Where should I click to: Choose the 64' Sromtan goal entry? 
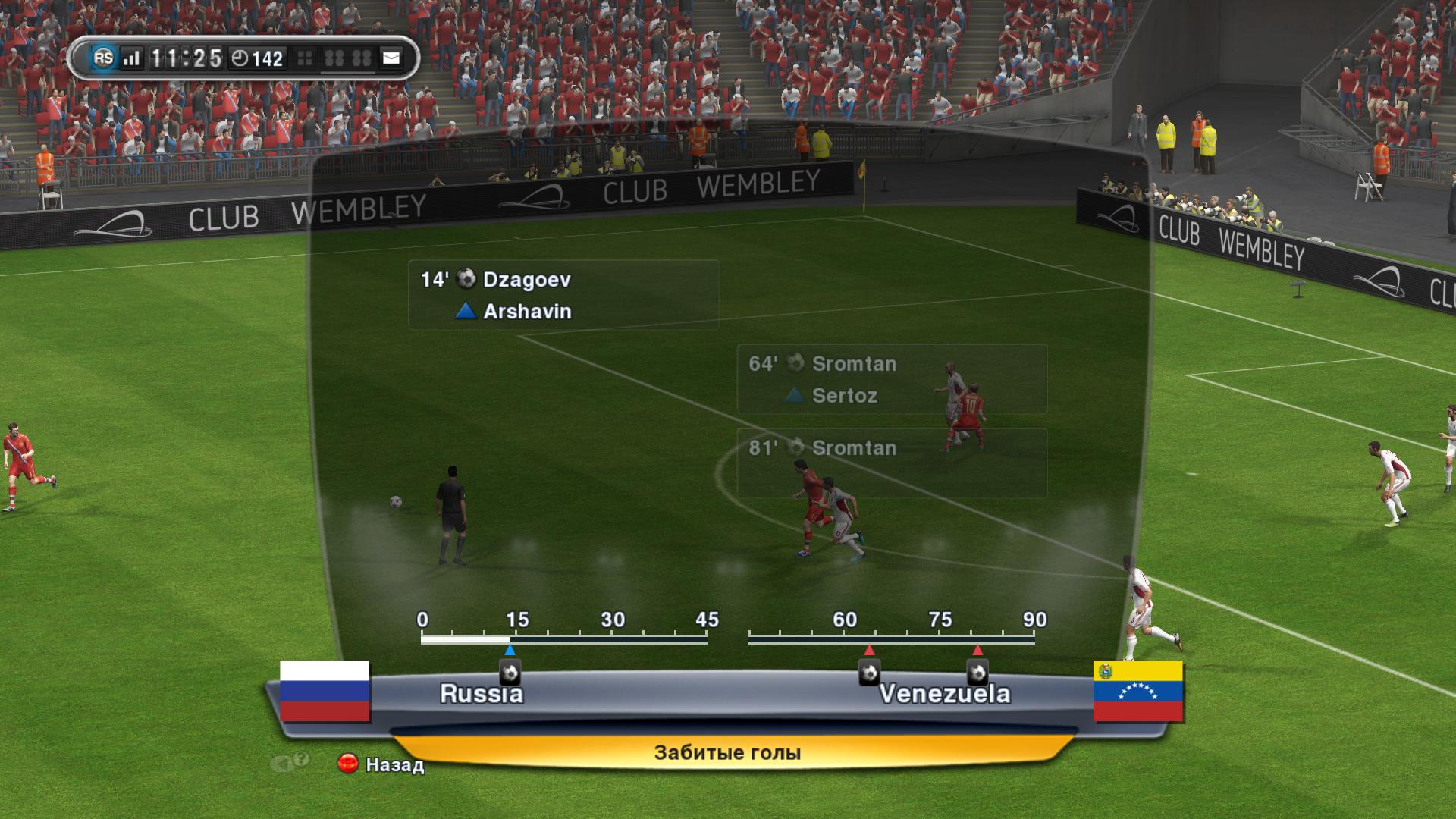[892, 379]
